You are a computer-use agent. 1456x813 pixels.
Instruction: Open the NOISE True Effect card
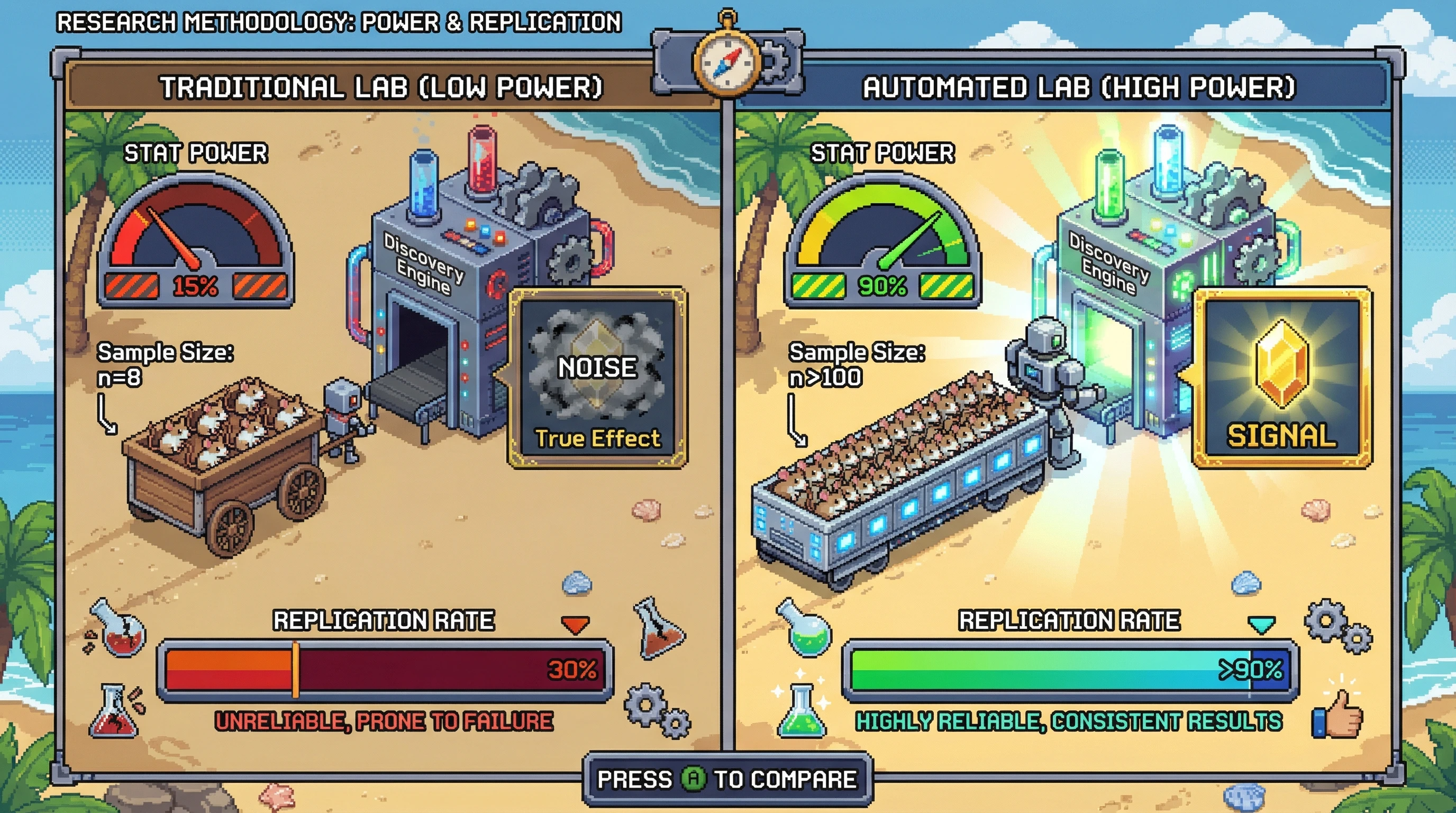[x=597, y=378]
